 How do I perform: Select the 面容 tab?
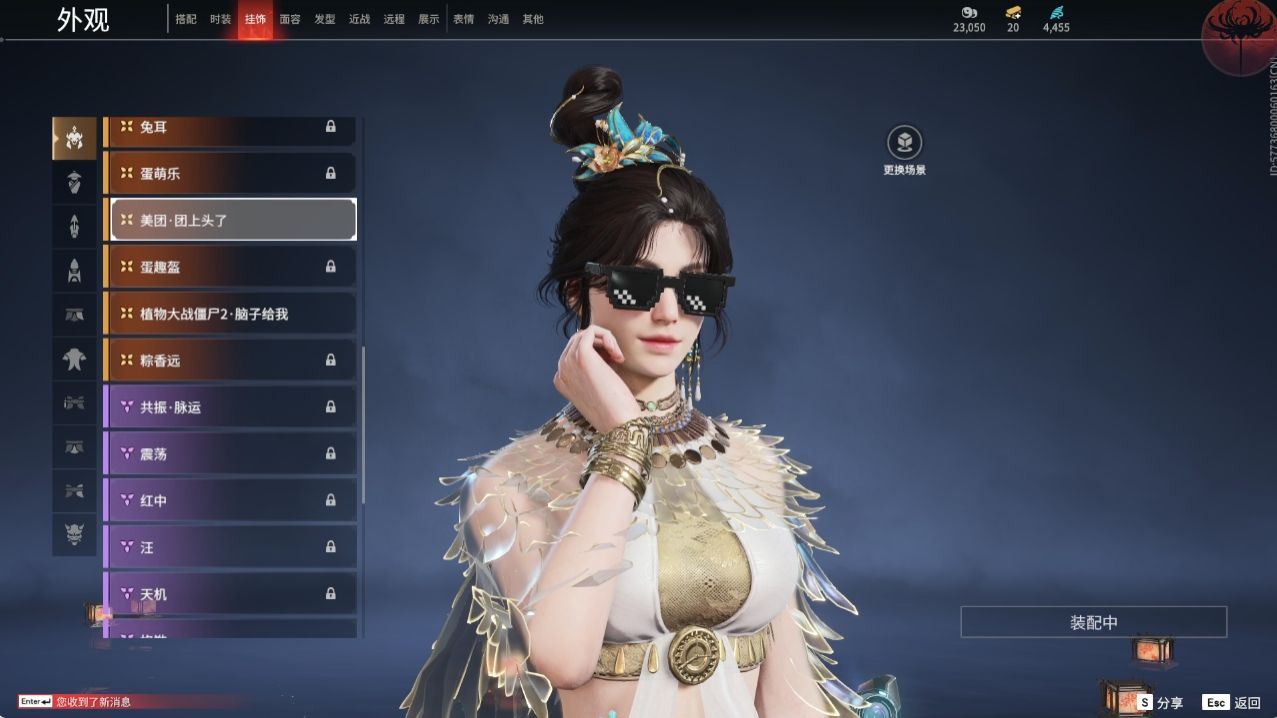pyautogui.click(x=290, y=19)
